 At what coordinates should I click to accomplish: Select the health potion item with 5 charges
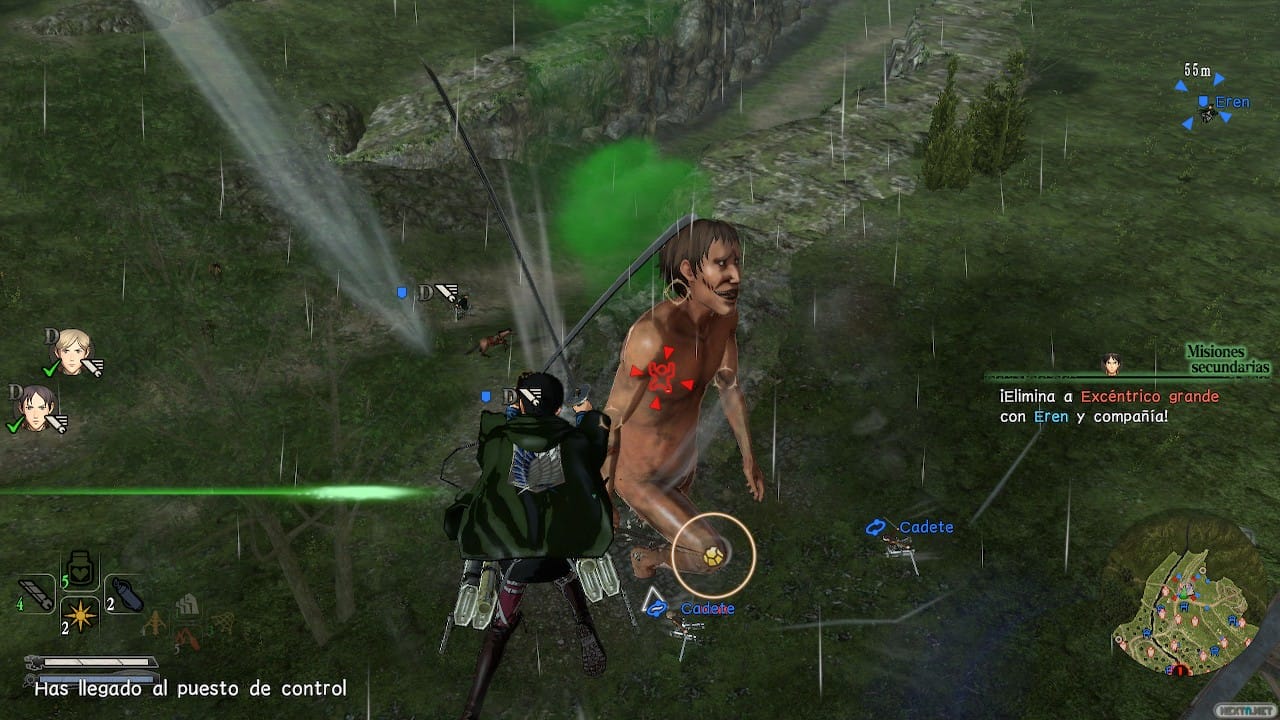78,569
